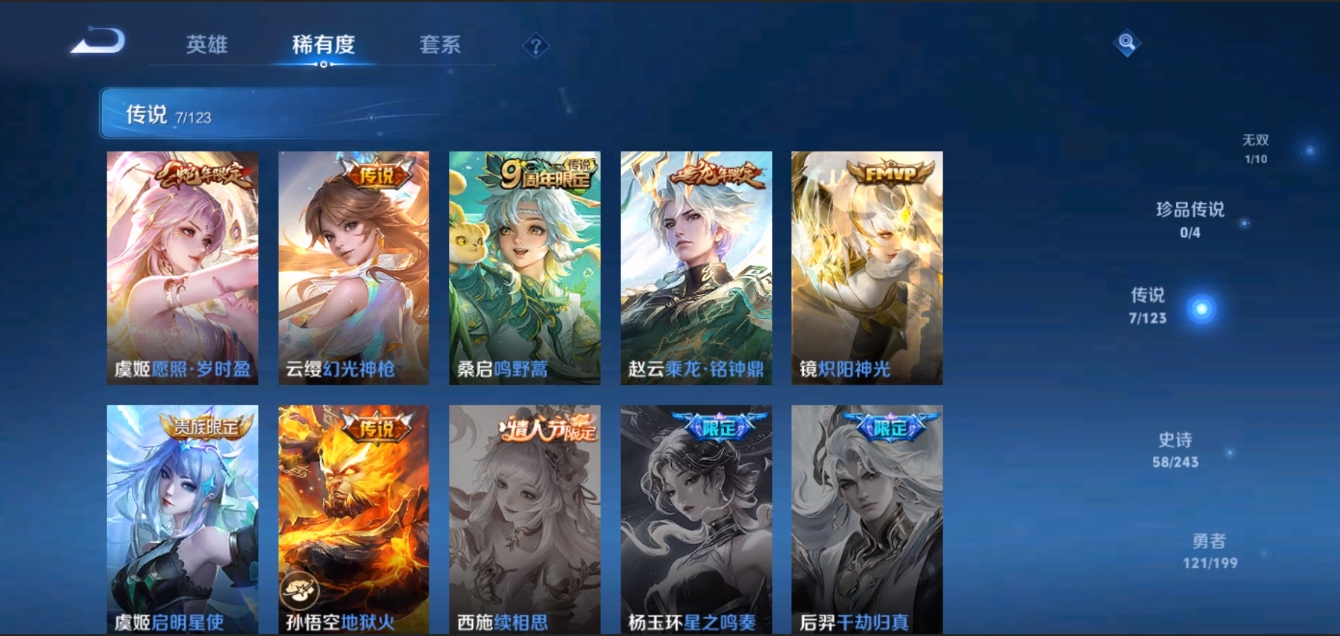Jump to the 勇者 rarity section
Image resolution: width=1340 pixels, height=636 pixels.
[x=1209, y=550]
